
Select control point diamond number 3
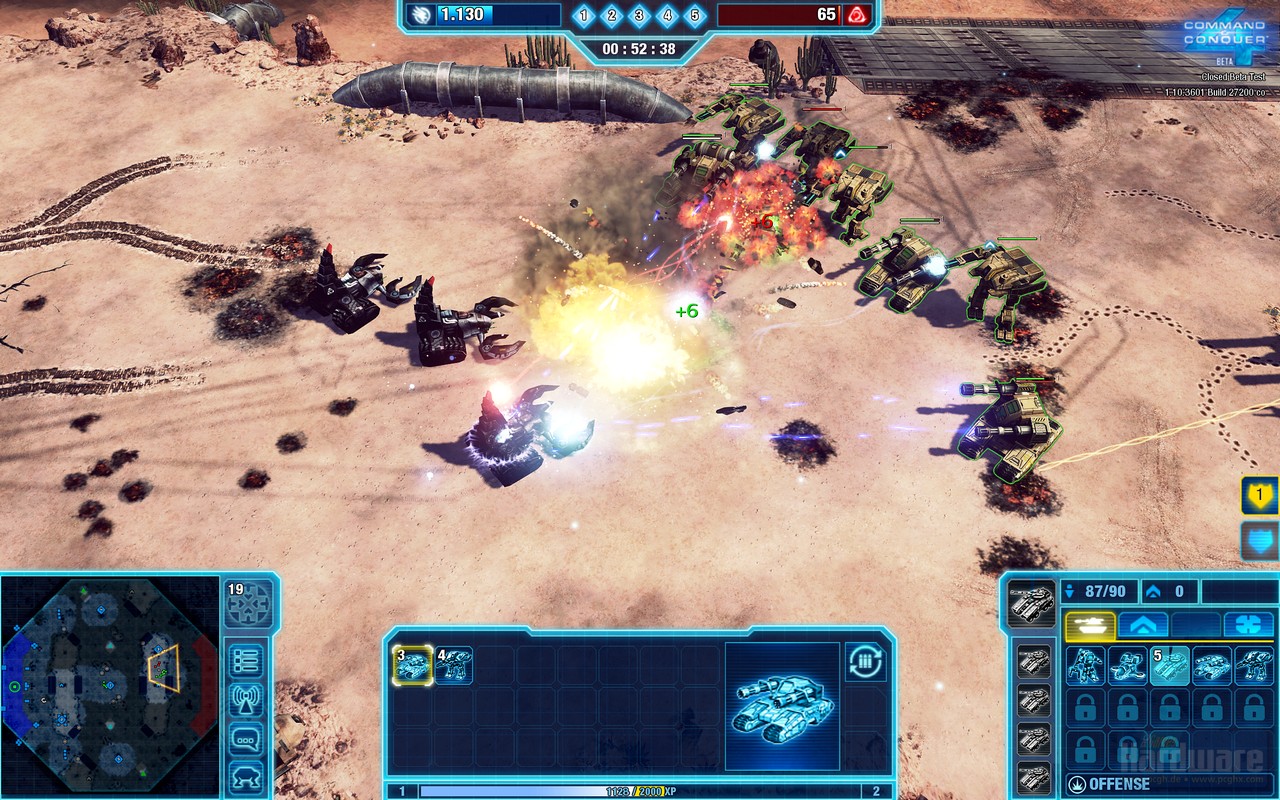click(x=639, y=16)
